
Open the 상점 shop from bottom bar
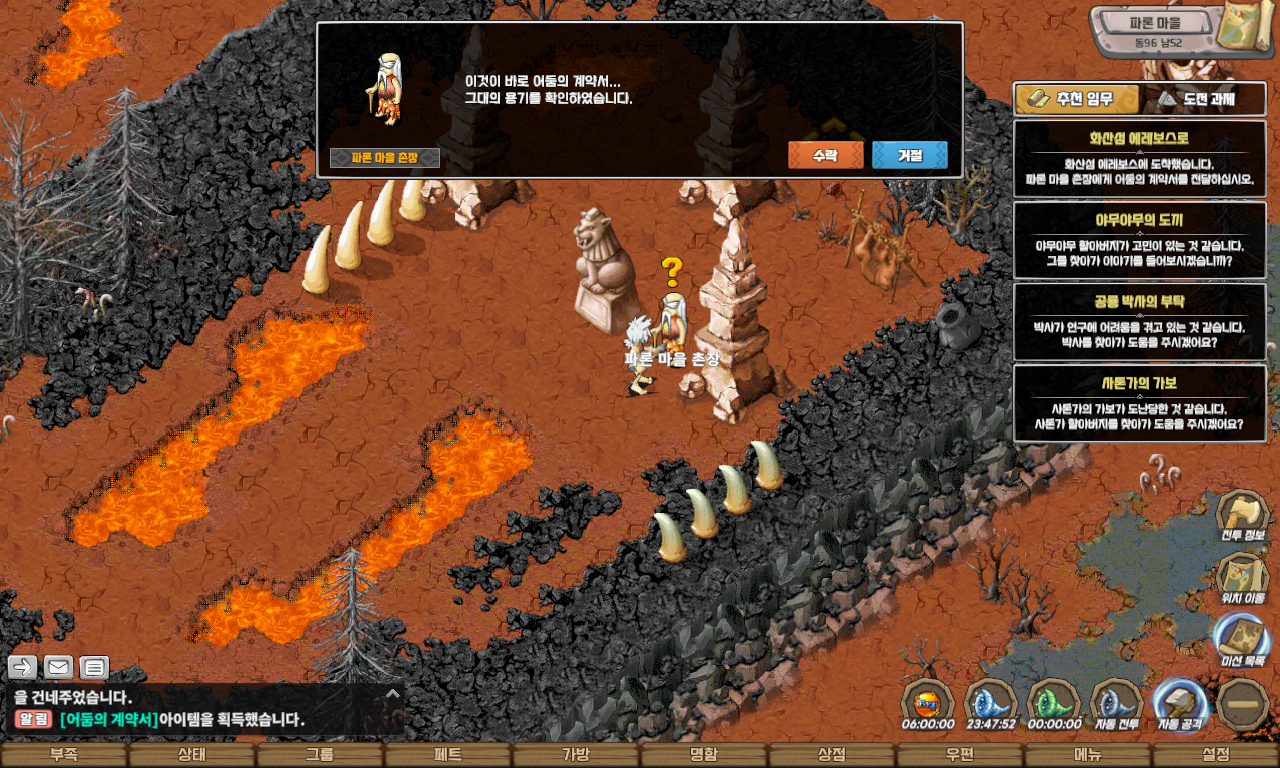pos(832,755)
